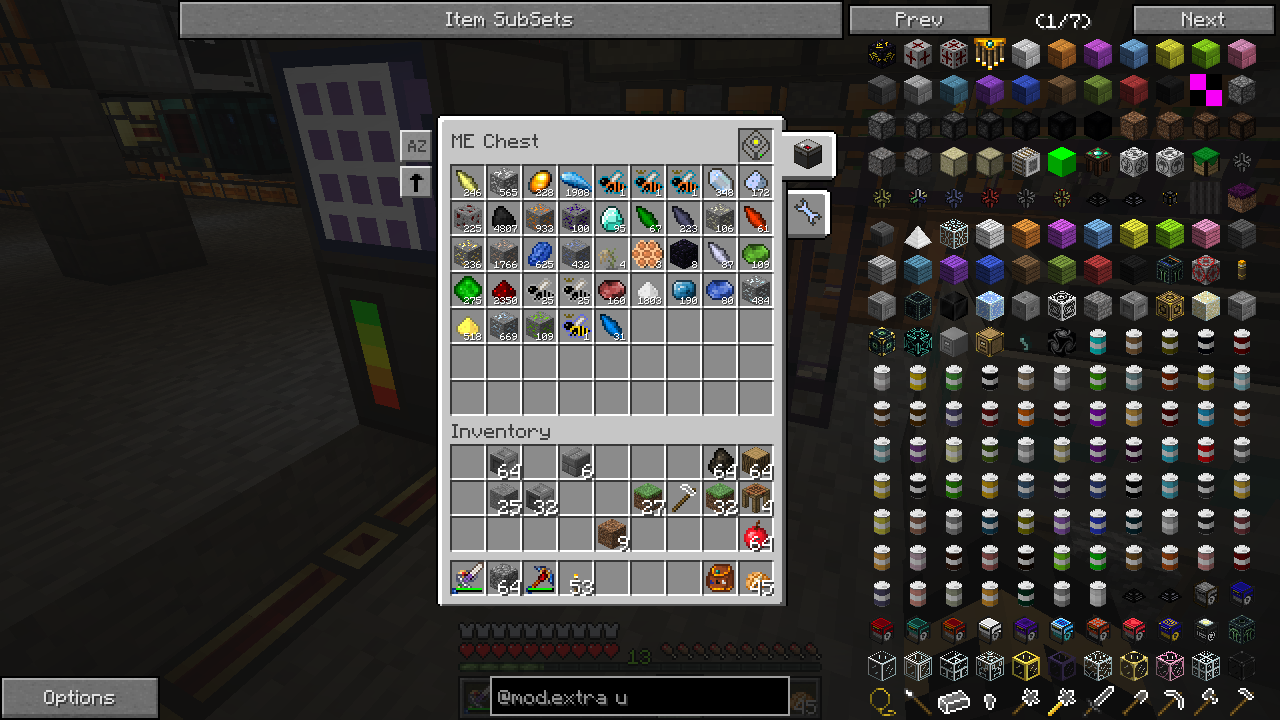The height and width of the screenshot is (720, 1280).
Task: Select the honeycomb in the ME Chest
Action: pyautogui.click(x=648, y=255)
